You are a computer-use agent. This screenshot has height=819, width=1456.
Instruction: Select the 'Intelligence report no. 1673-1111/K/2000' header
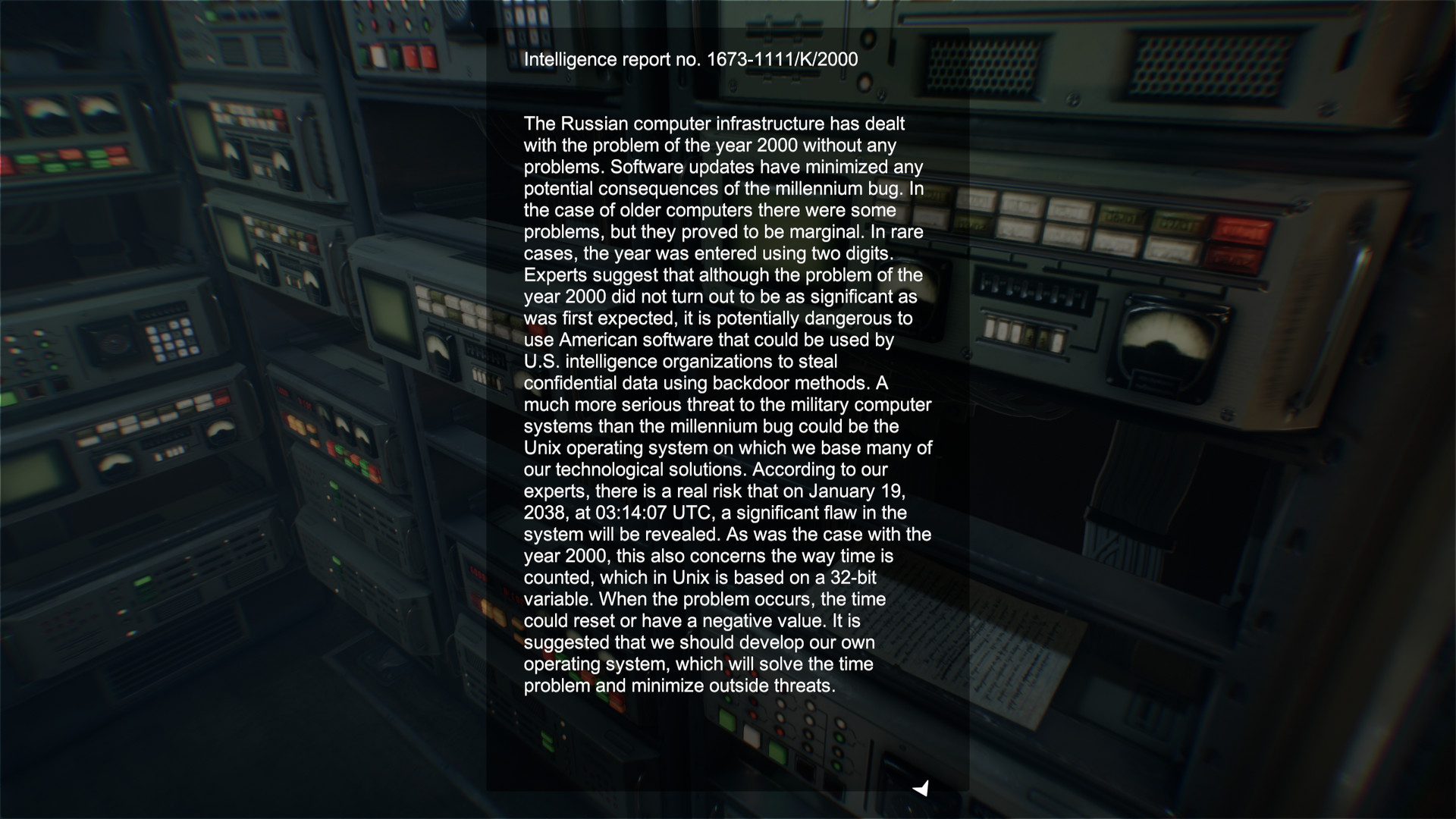691,58
